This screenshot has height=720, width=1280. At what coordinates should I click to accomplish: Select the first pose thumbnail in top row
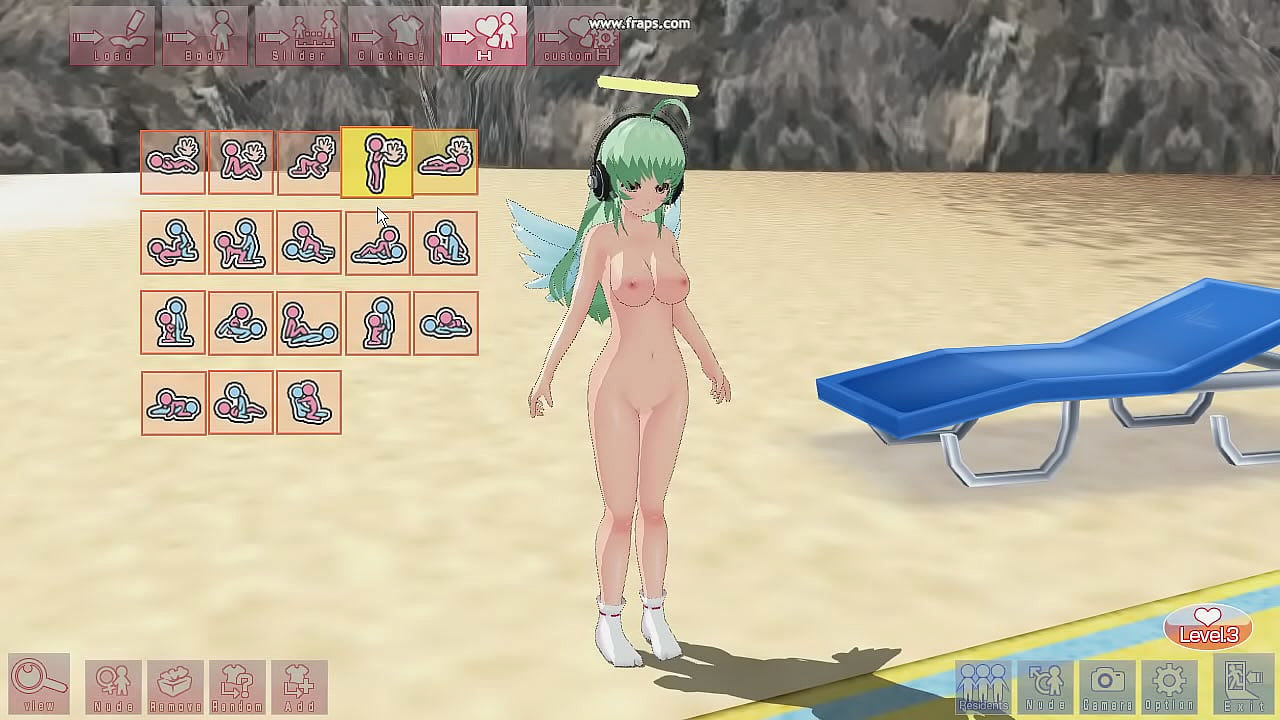pyautogui.click(x=174, y=162)
